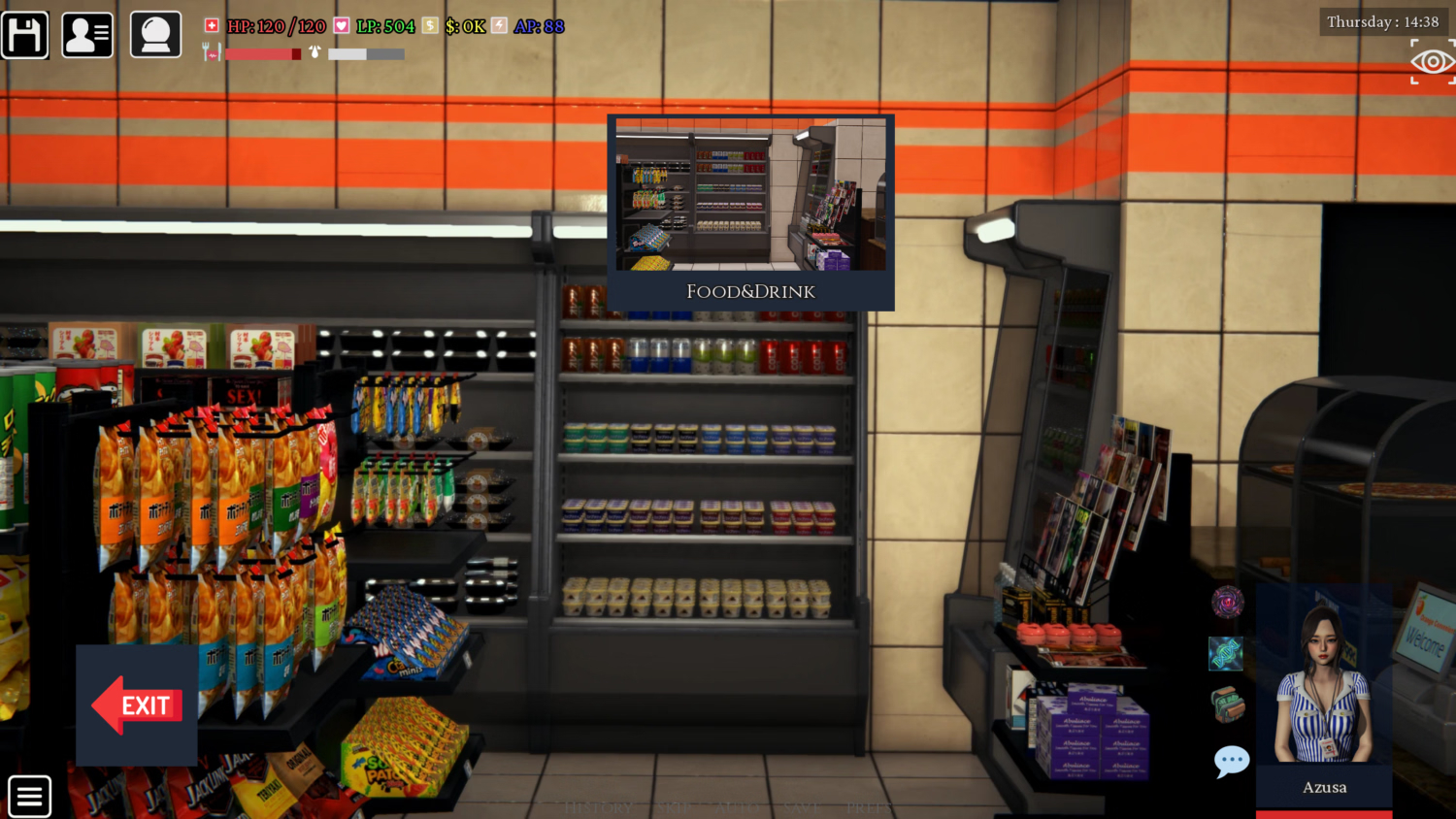This screenshot has width=1456, height=819.
Task: Select the dark rose emblem icon
Action: point(1226,602)
